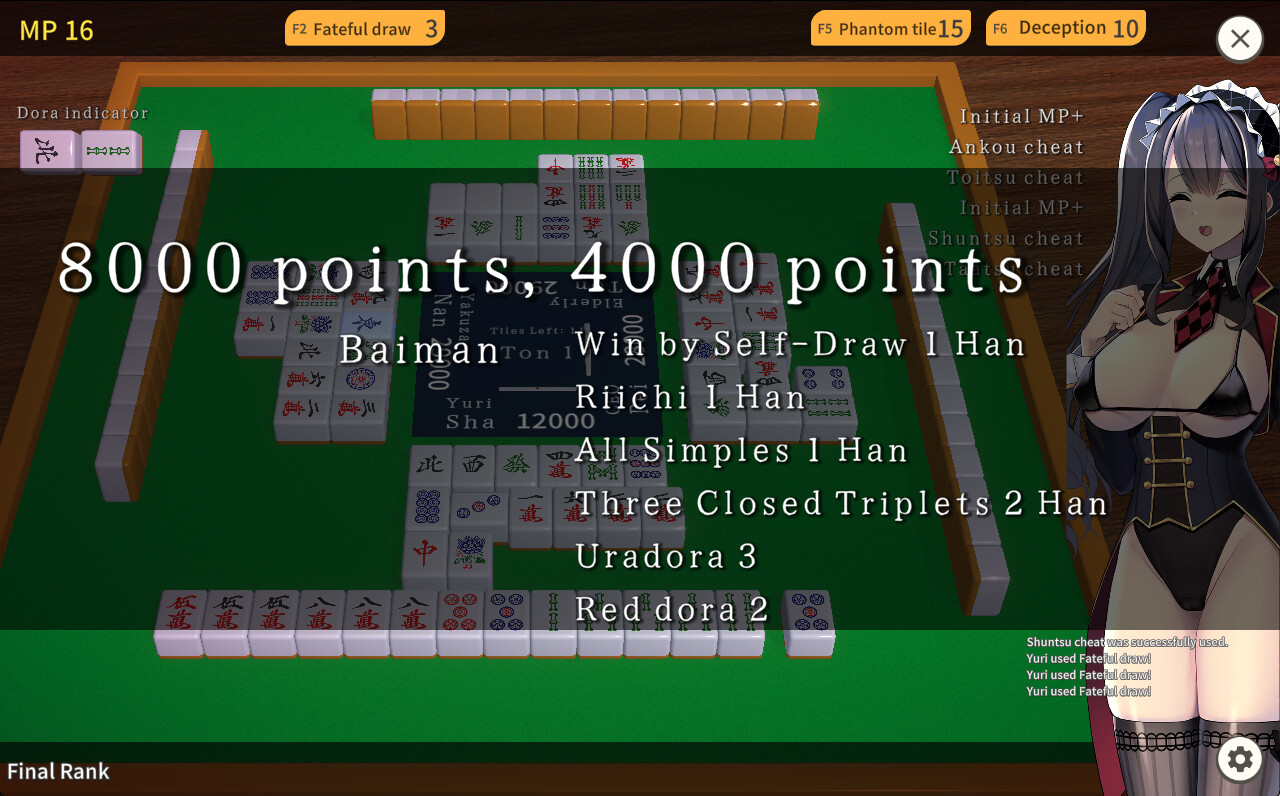Expand the Final Rank panel
This screenshot has height=796, width=1280.
pos(58,771)
